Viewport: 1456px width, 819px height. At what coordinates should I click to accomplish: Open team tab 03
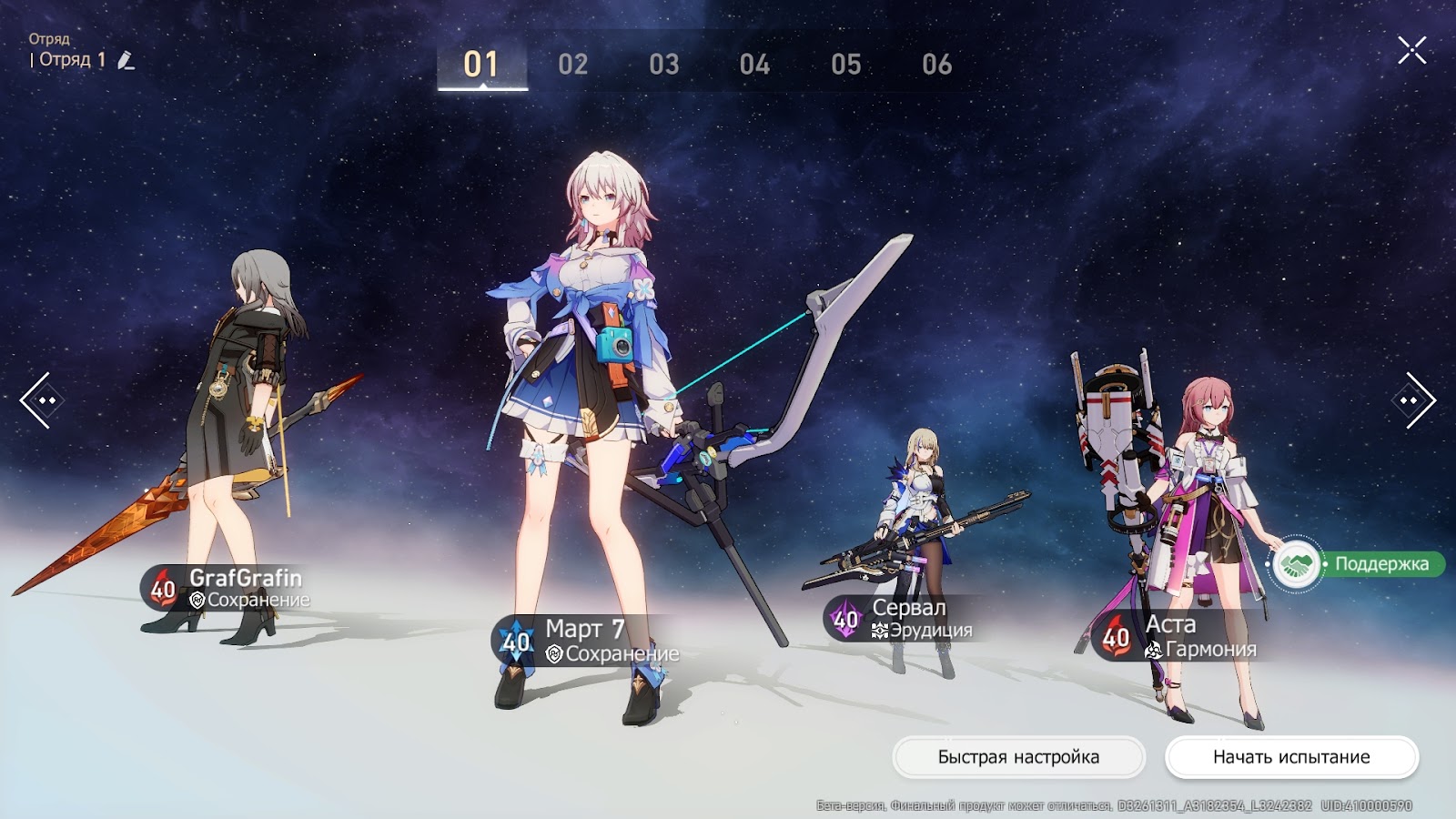[x=663, y=64]
